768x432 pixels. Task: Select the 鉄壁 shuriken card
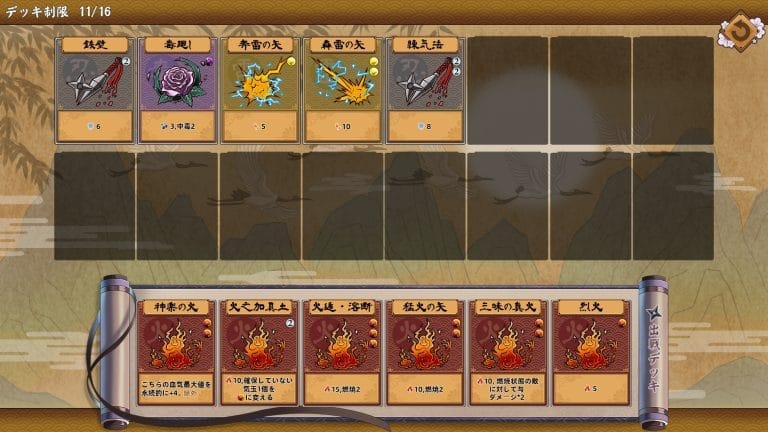pos(95,90)
